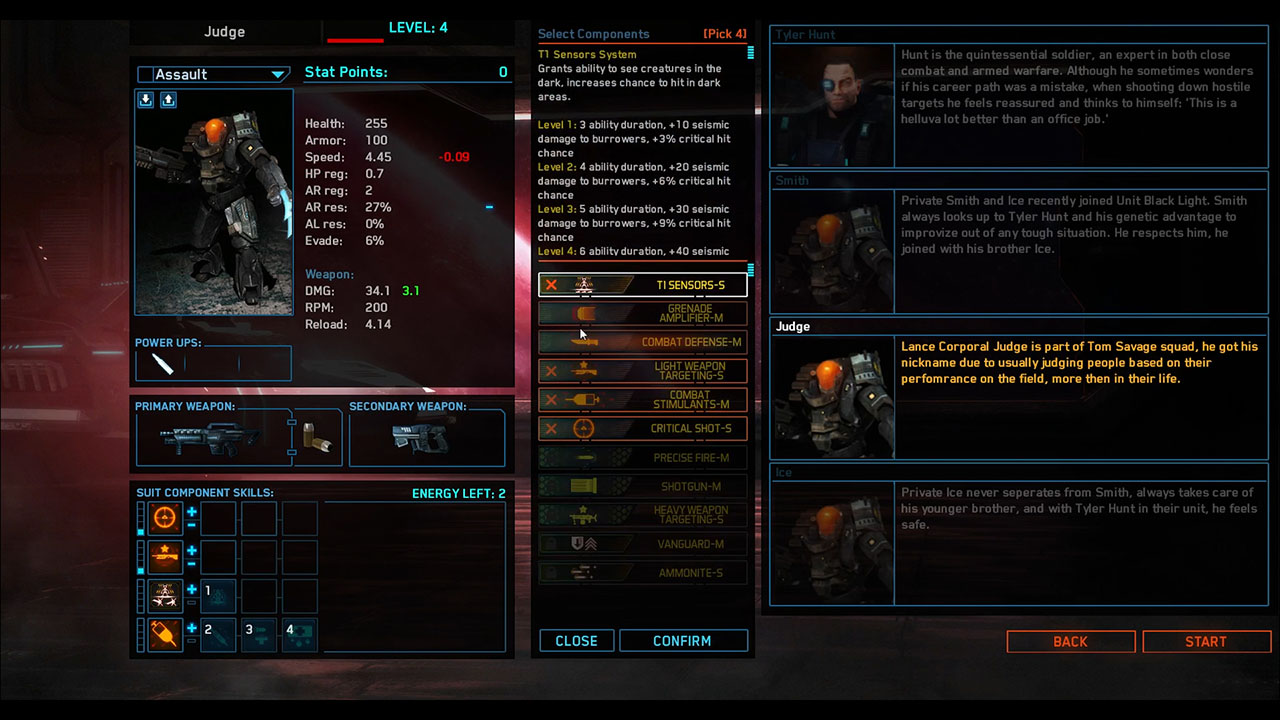1280x720 pixels.
Task: Select the Critical Shot suit skill icon
Action: tap(165, 518)
